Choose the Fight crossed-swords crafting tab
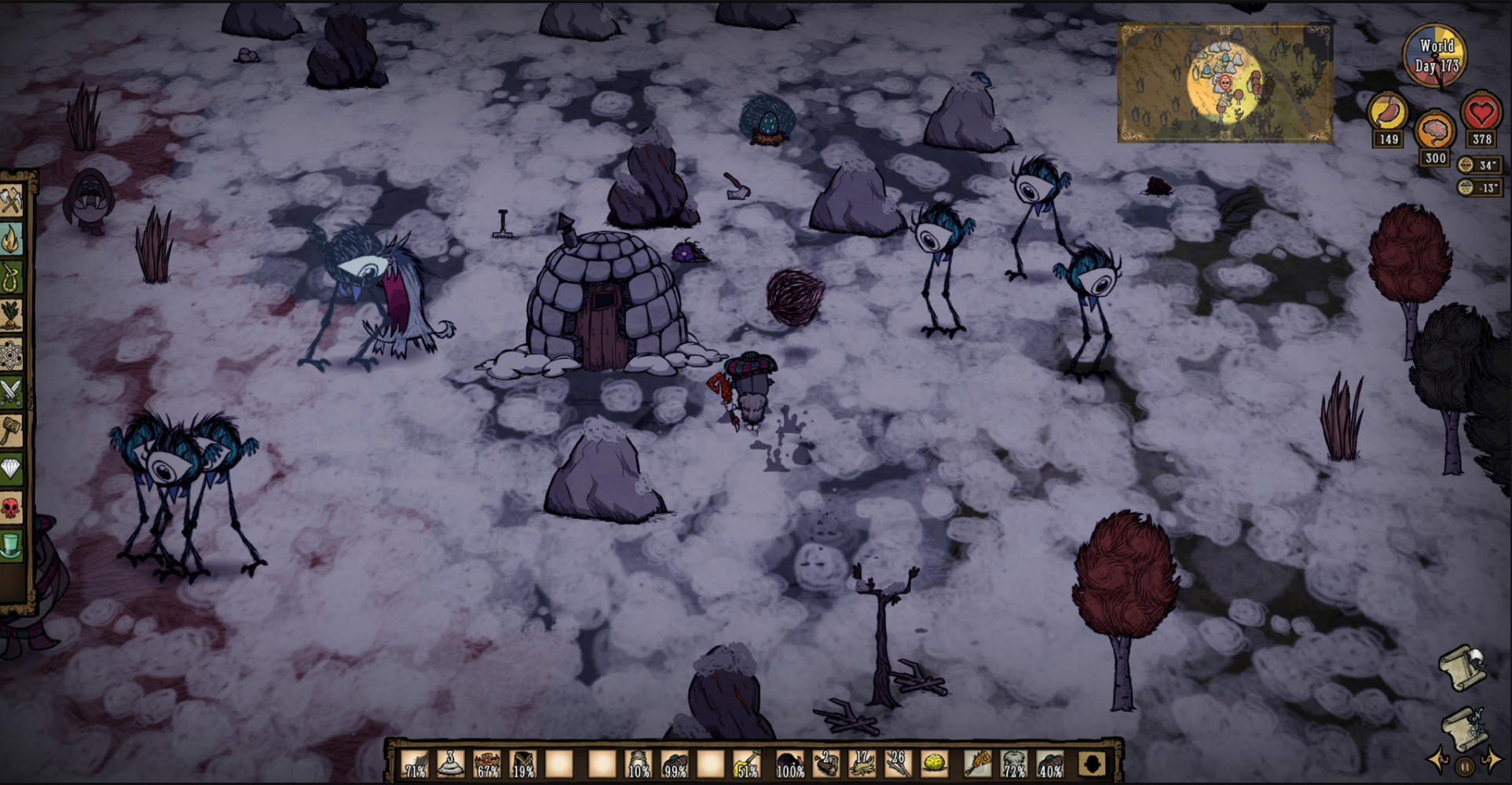The image size is (1512, 785). (x=11, y=392)
